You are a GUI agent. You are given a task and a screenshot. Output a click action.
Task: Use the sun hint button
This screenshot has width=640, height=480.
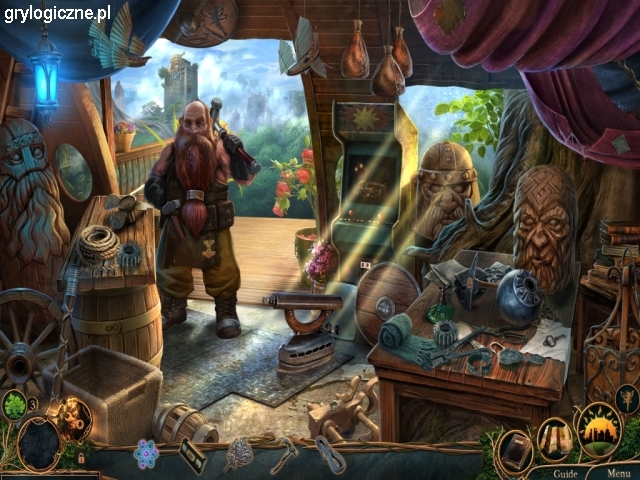point(599,429)
